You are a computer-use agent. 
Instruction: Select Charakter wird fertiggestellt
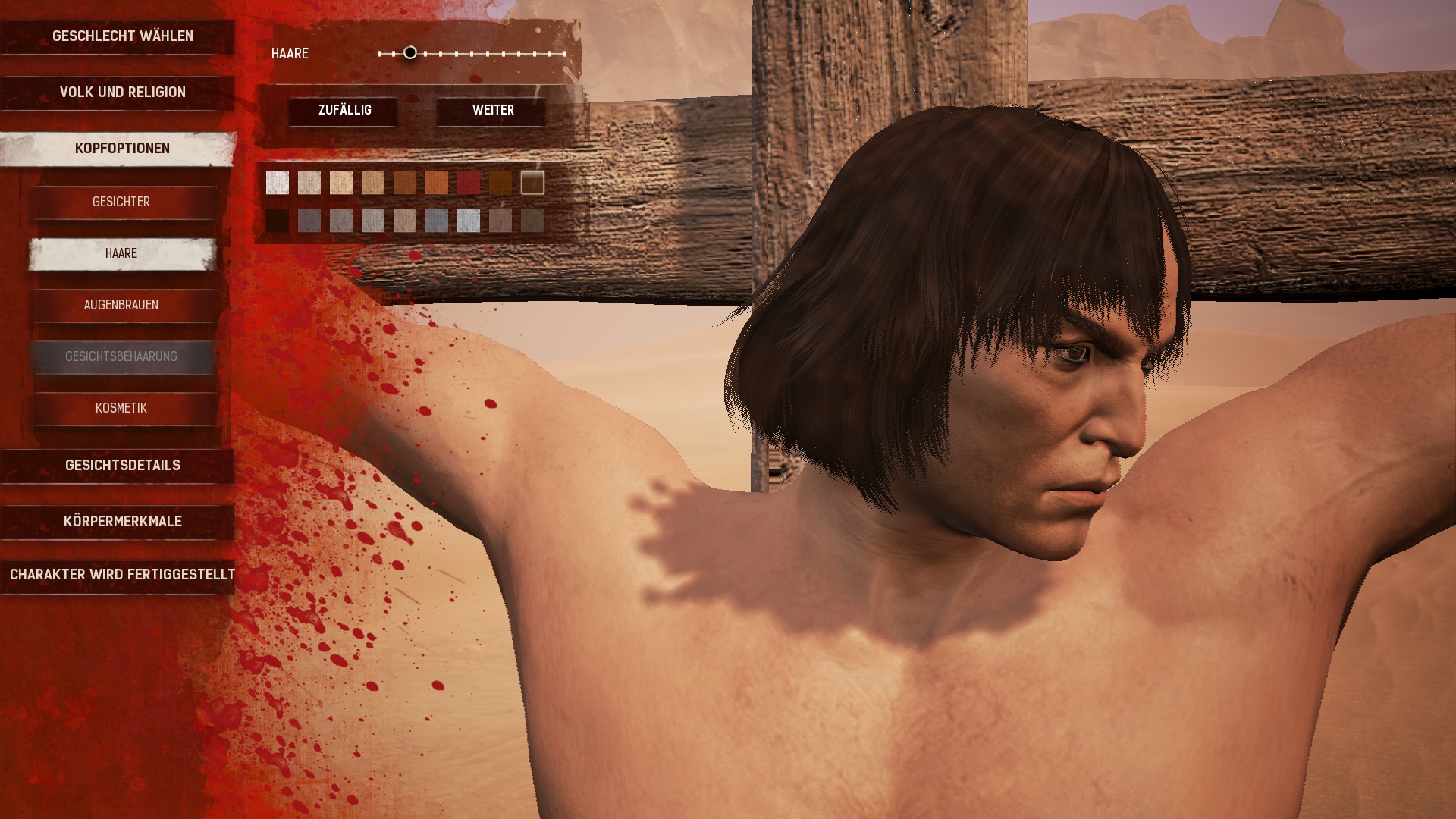[121, 575]
